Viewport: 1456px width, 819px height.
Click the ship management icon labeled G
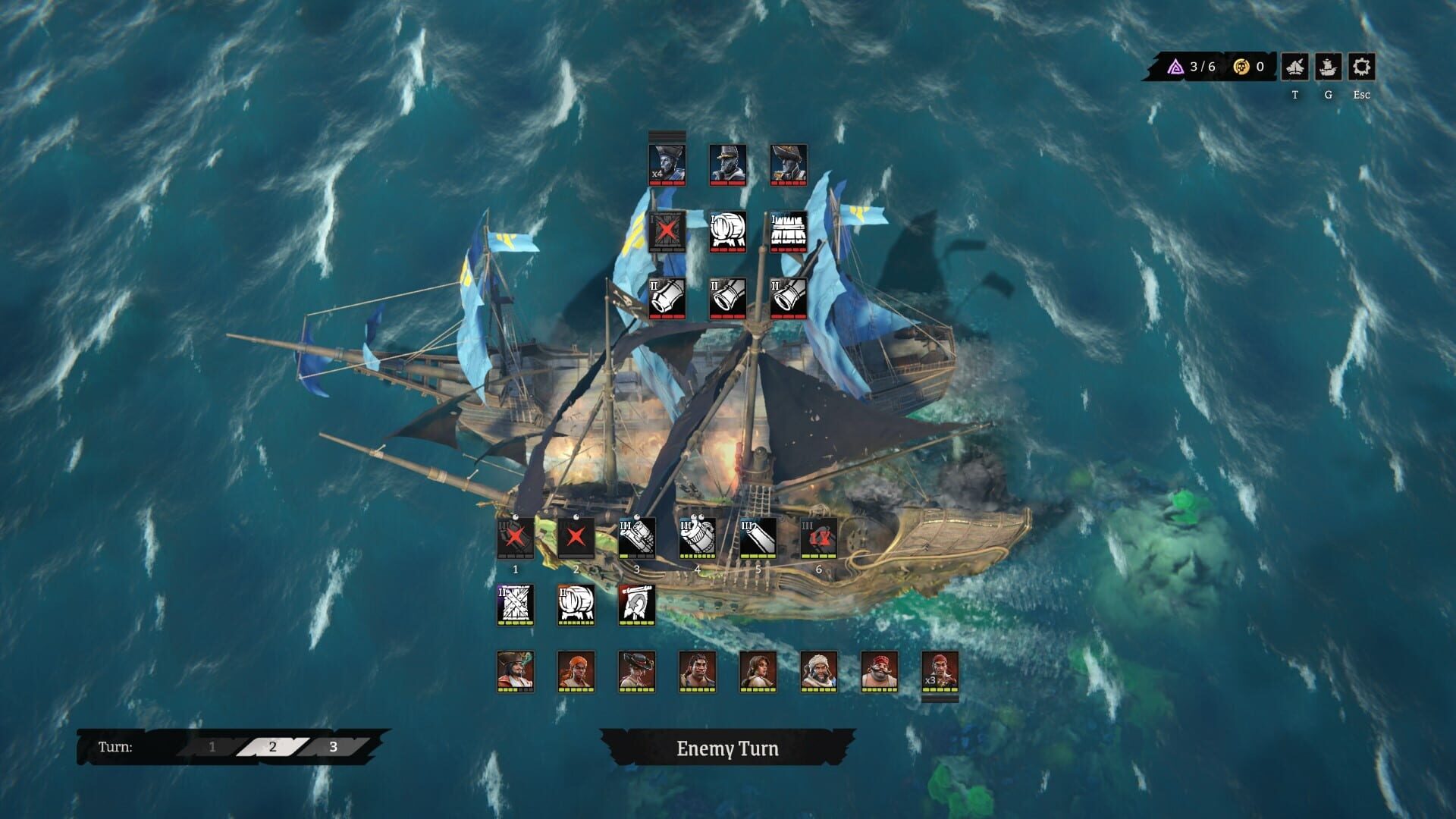pos(1328,67)
